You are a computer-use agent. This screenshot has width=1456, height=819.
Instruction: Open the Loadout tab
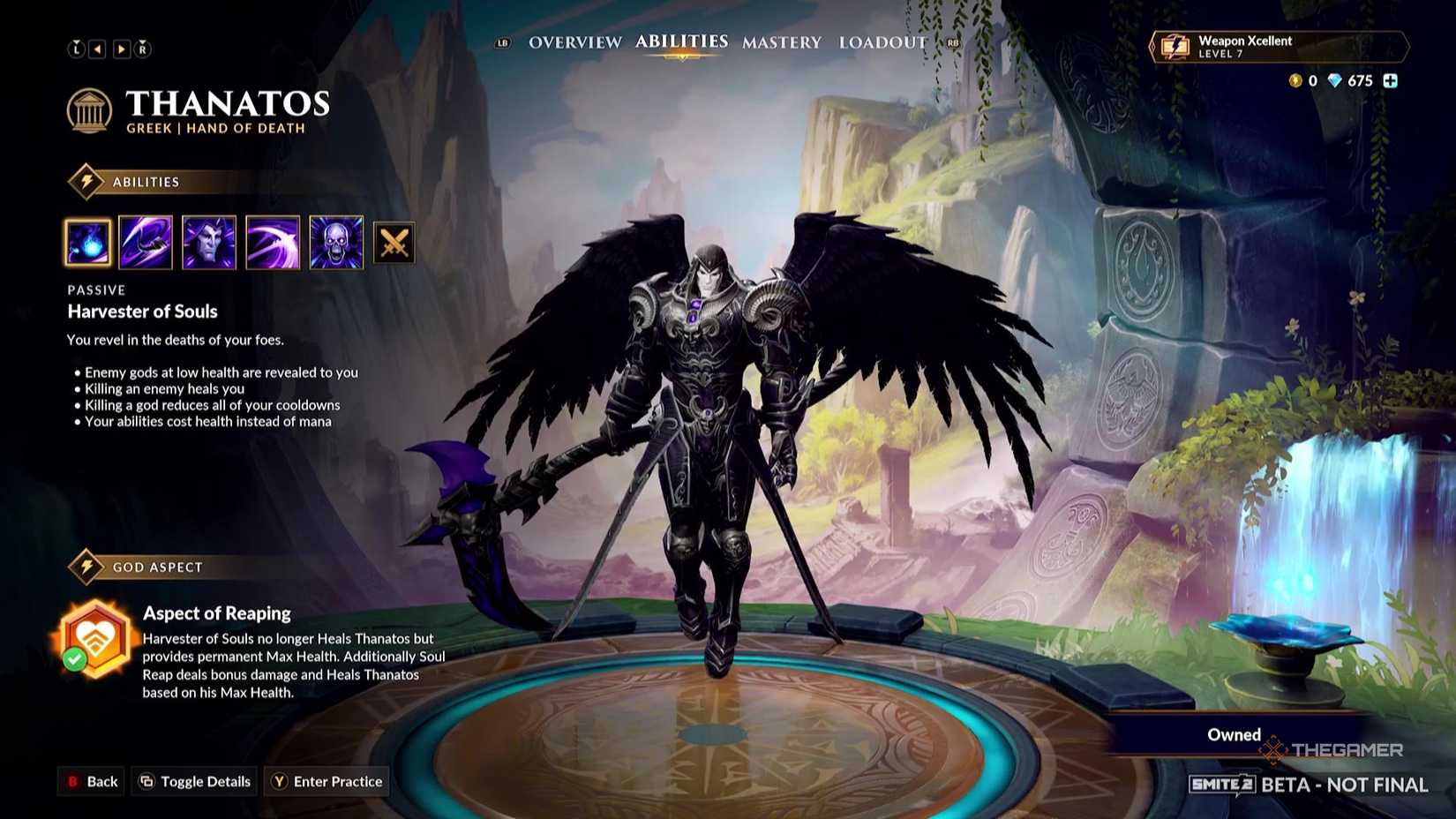pyautogui.click(x=882, y=41)
